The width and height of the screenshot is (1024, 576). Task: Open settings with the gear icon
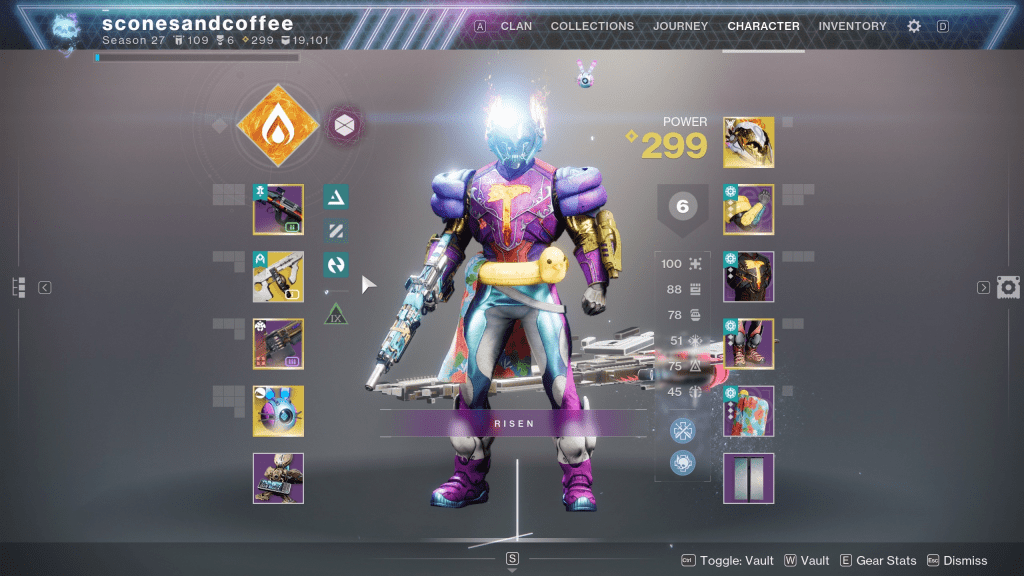click(914, 26)
